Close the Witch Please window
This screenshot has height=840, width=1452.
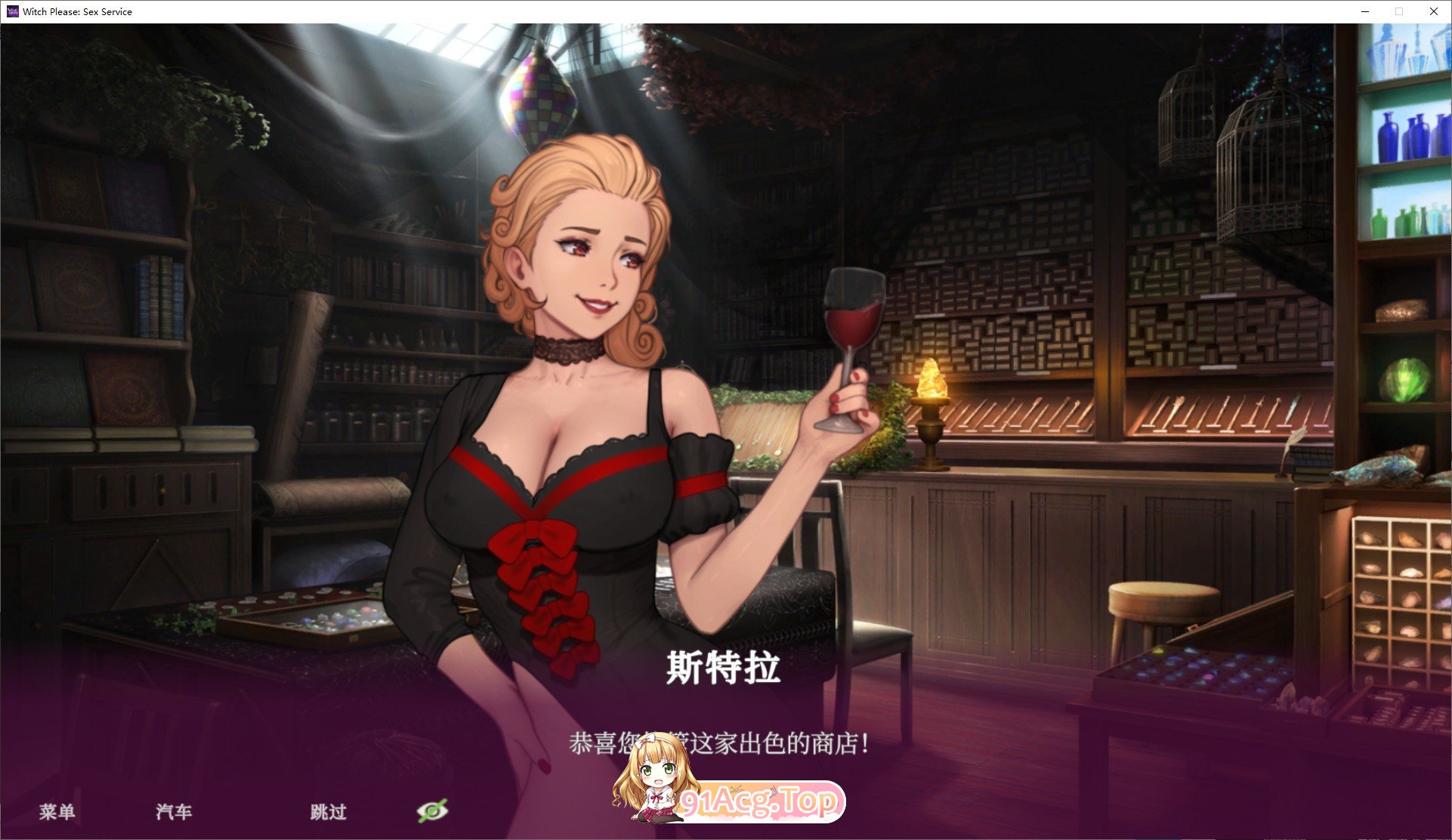(x=1433, y=11)
